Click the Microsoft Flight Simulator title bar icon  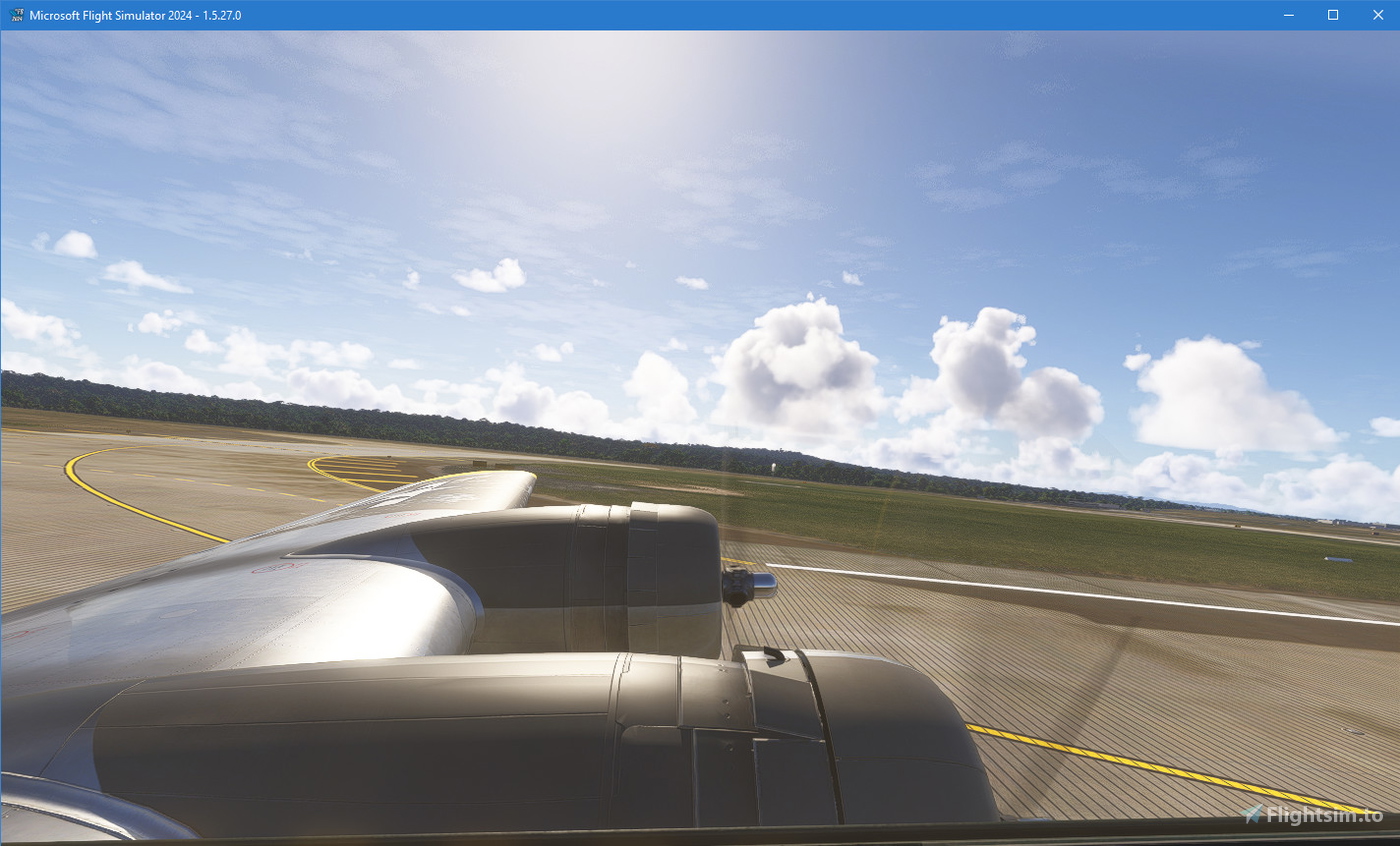[x=15, y=15]
